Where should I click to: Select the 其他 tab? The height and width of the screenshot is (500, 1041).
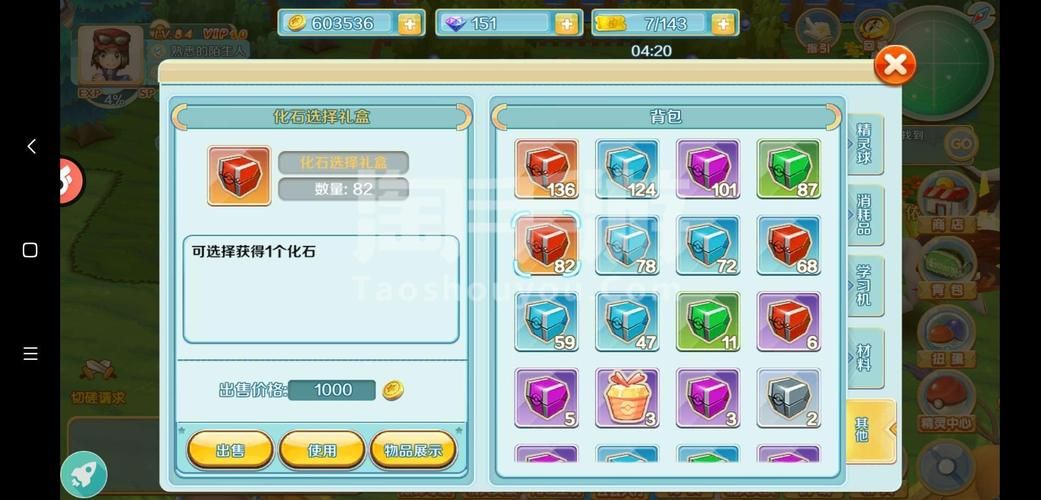coord(864,429)
